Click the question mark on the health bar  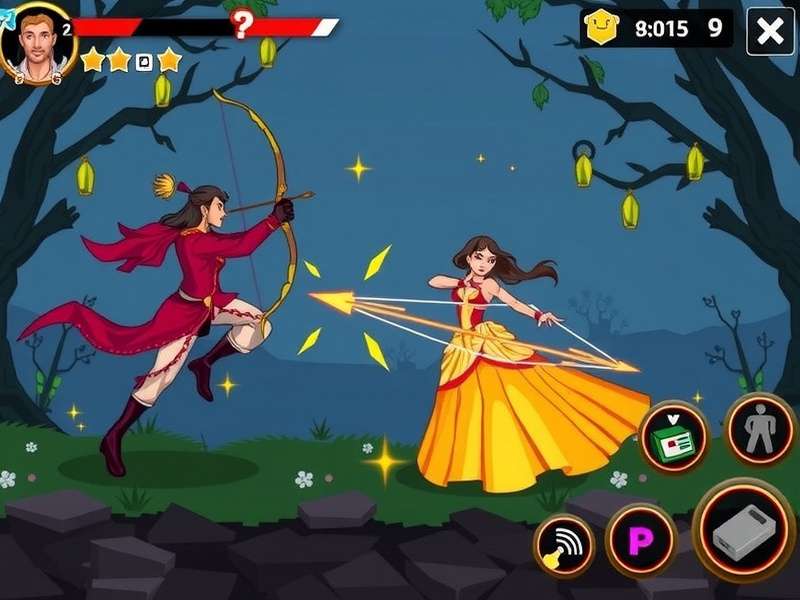pos(241,23)
